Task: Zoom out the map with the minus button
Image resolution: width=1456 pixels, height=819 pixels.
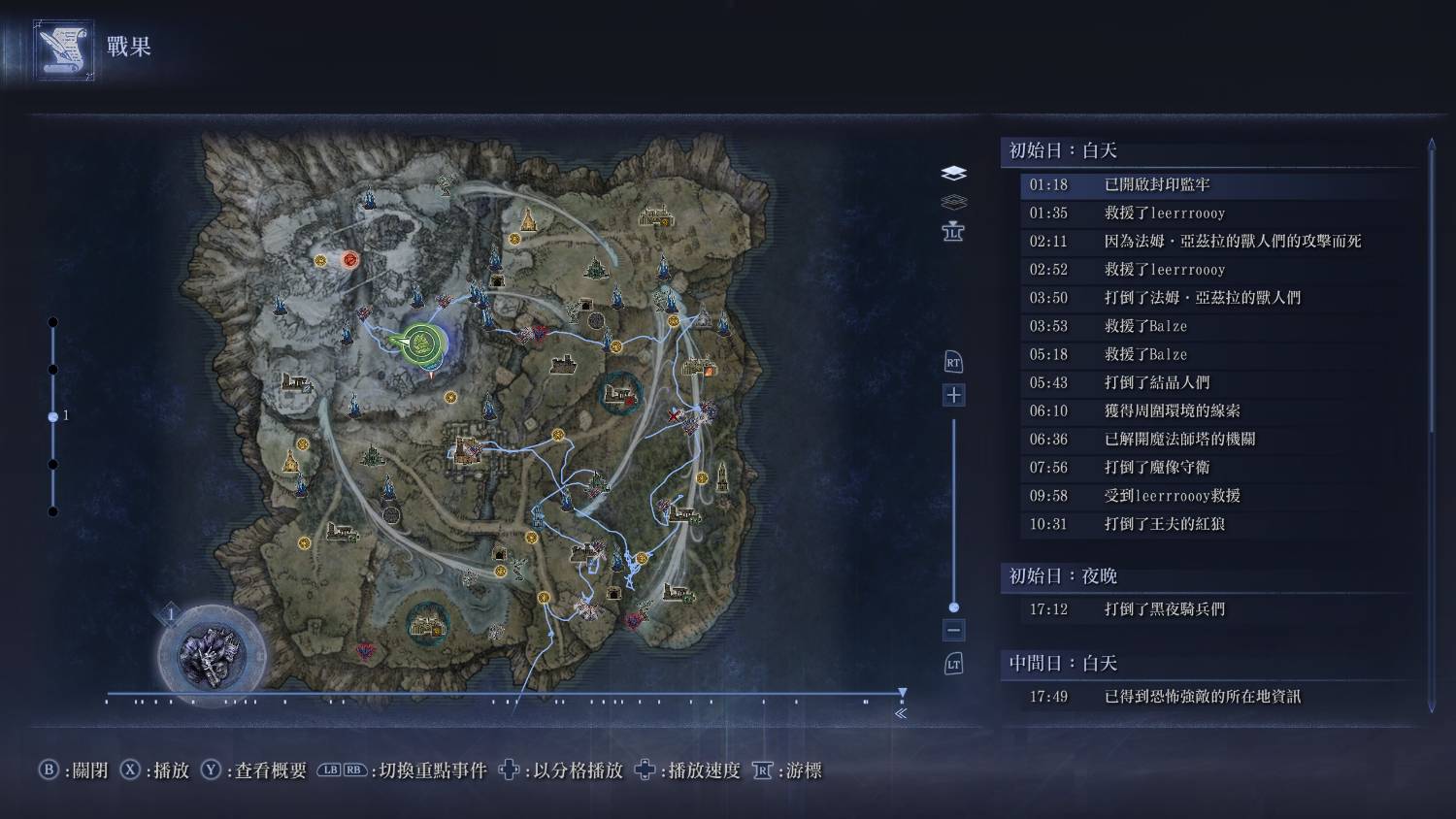Action: (x=953, y=630)
